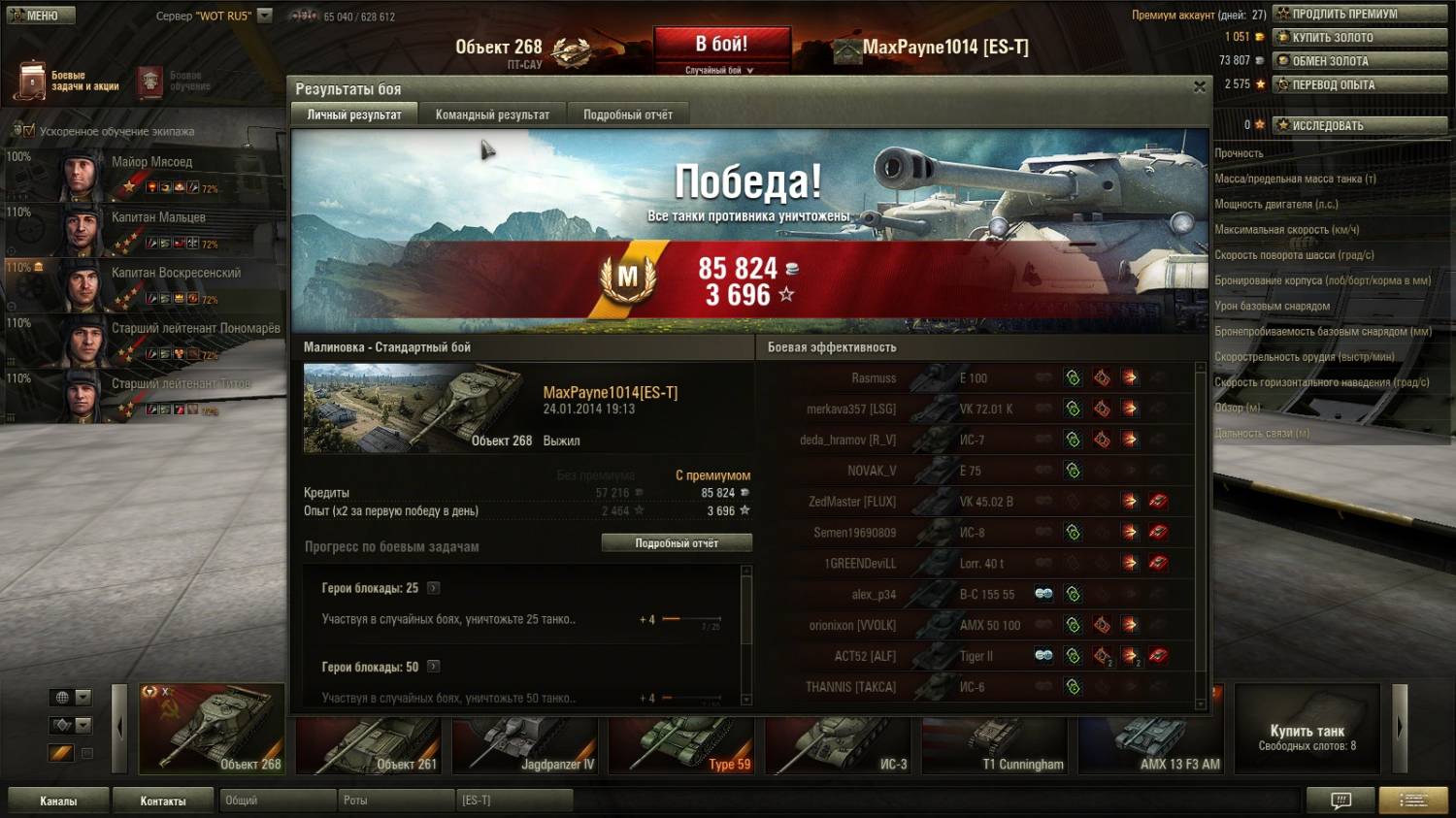Click Подробный отчёт button under mission progress
The height and width of the screenshot is (818, 1456).
coord(677,543)
